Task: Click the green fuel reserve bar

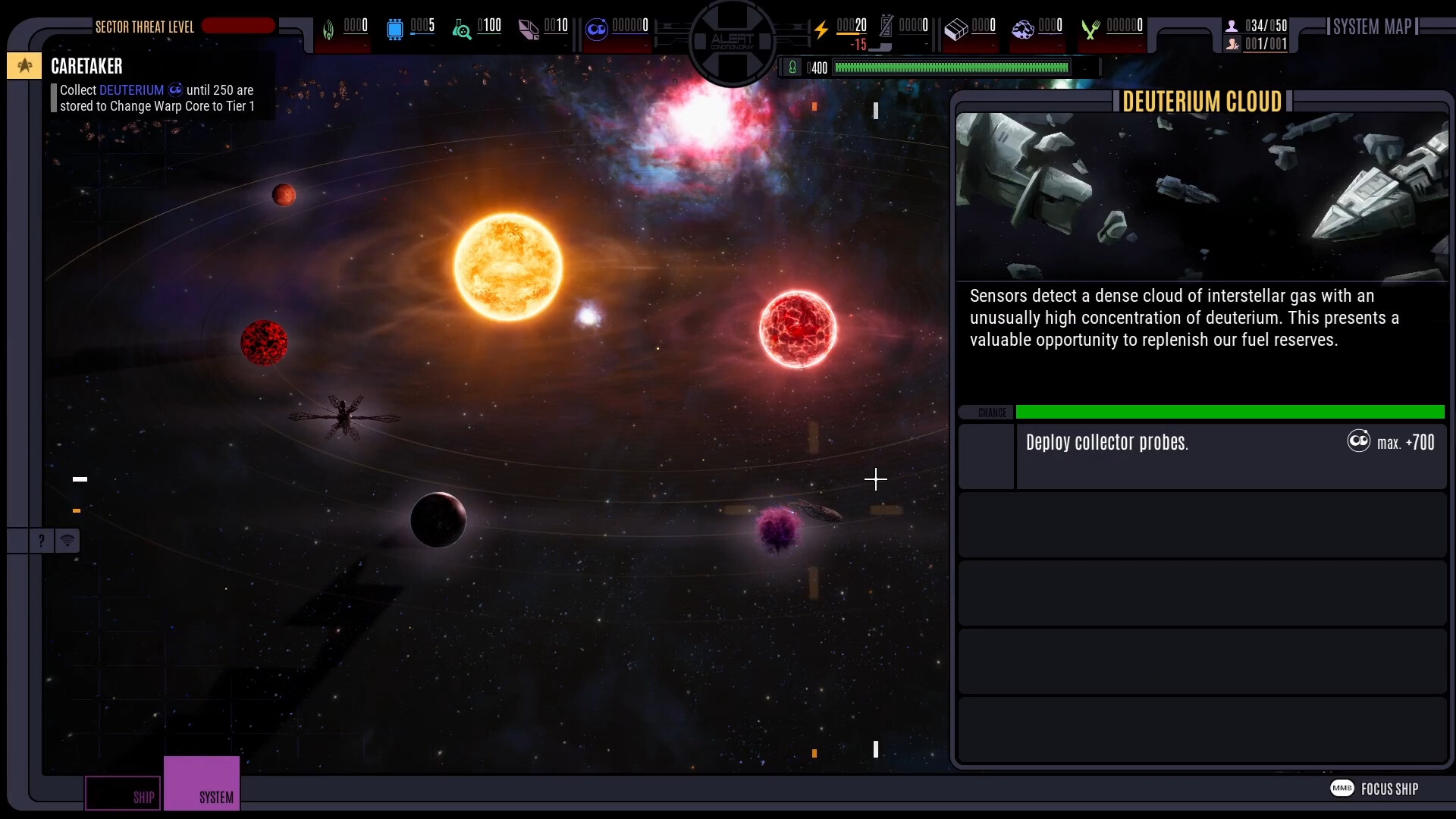Action: (x=950, y=67)
